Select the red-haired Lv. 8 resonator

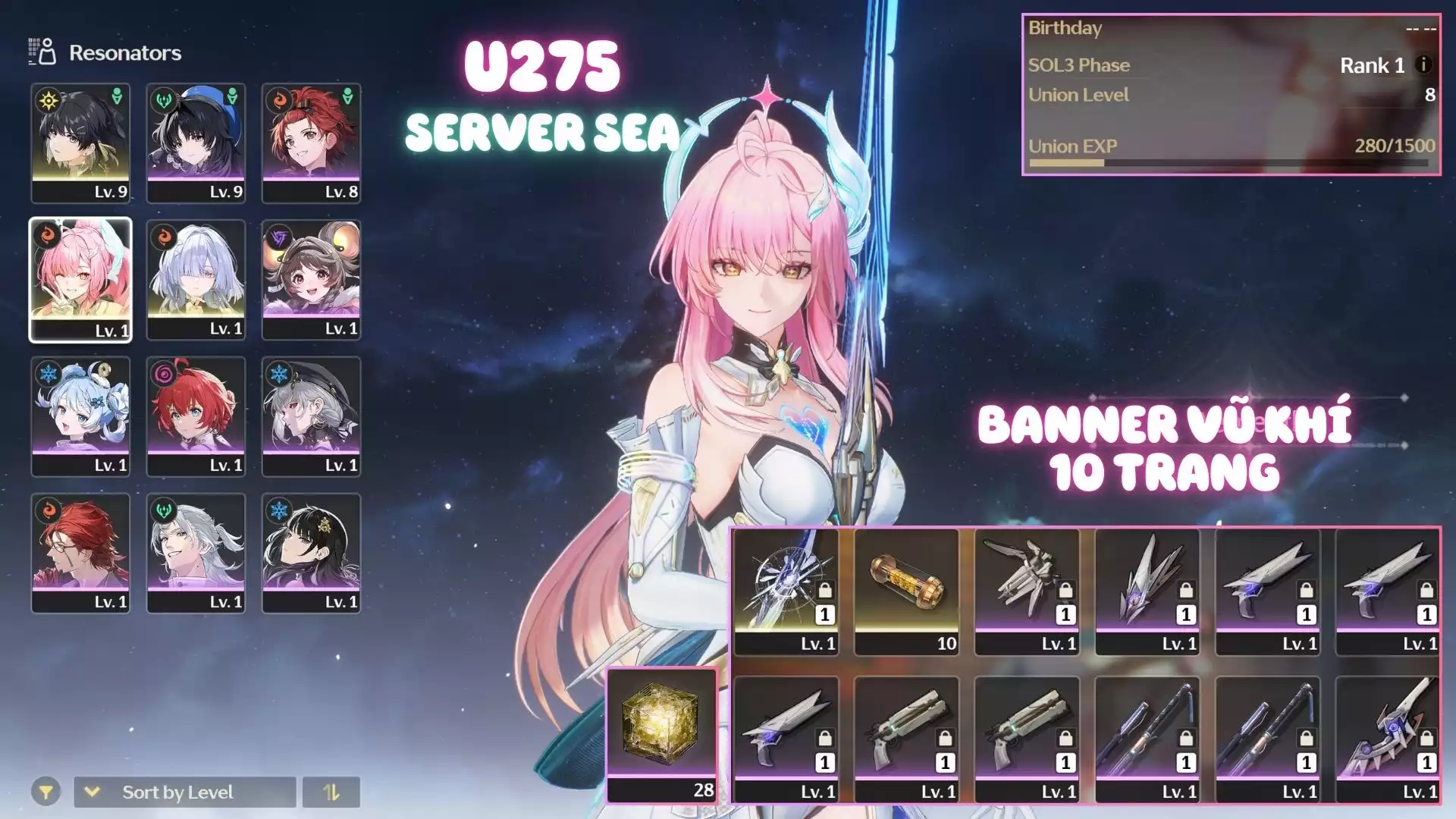(311, 143)
